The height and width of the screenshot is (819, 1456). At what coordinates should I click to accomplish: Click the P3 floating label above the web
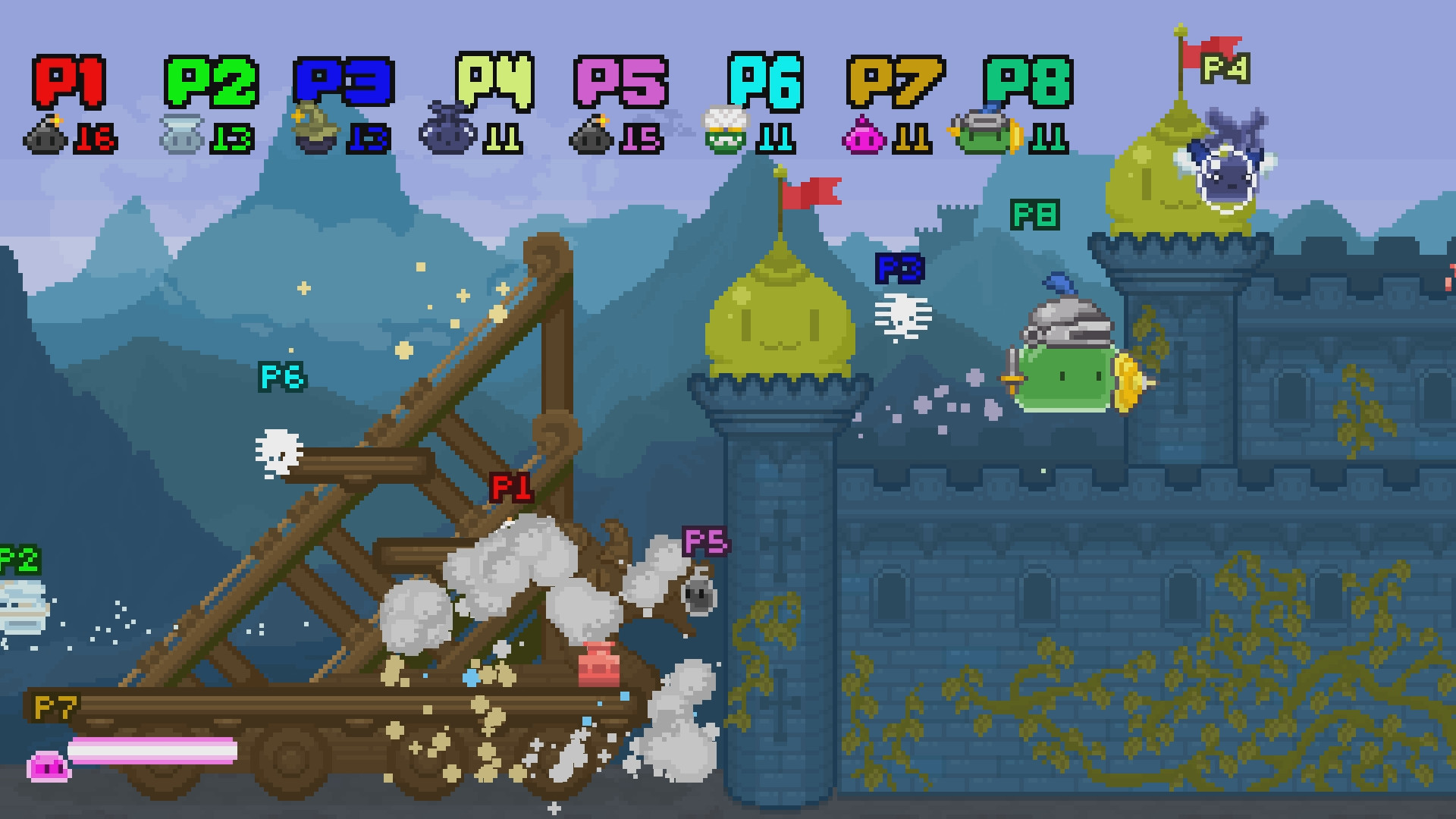tap(899, 269)
